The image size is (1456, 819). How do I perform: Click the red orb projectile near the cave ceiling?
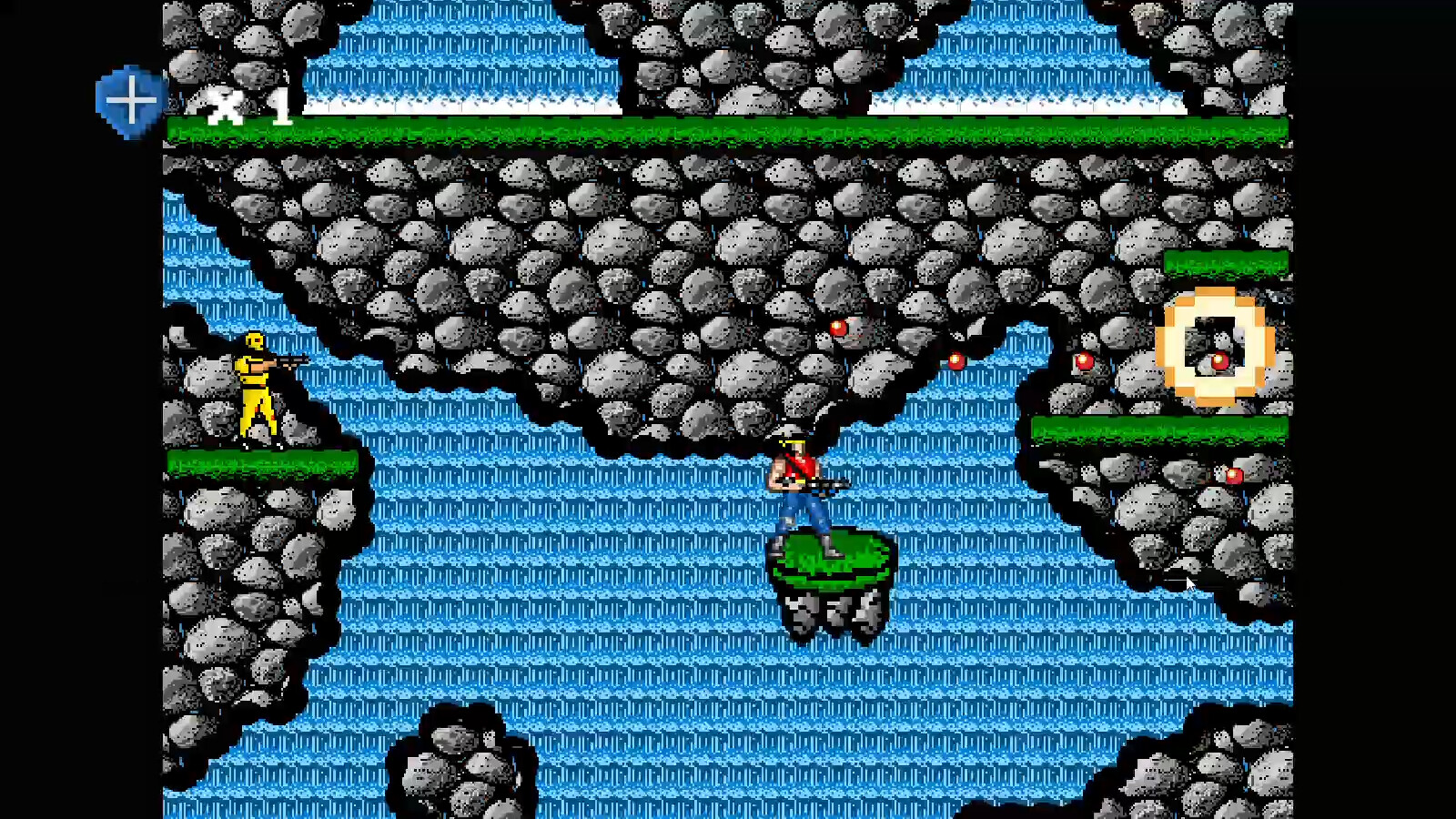click(x=838, y=328)
